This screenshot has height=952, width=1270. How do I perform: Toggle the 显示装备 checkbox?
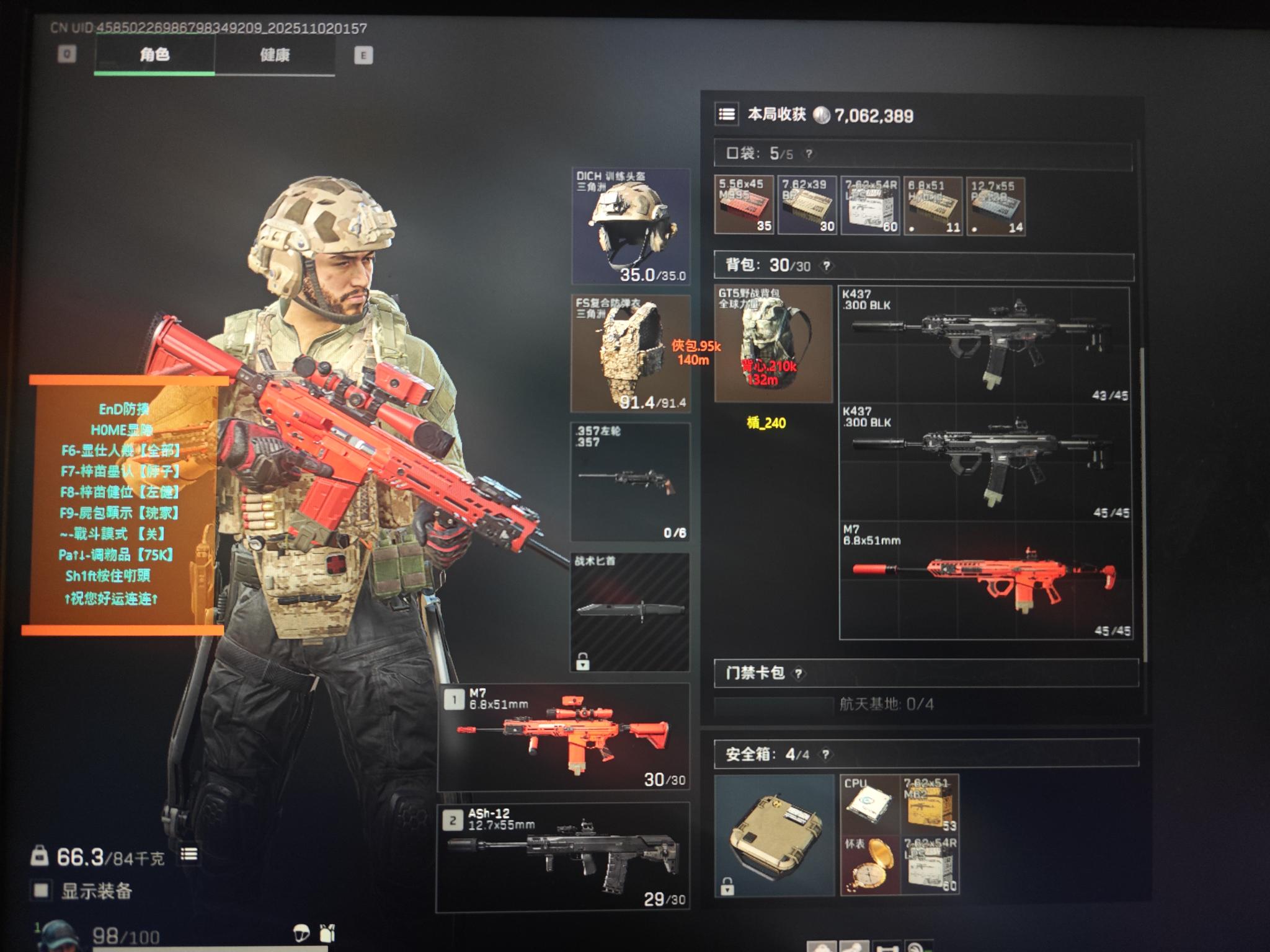pyautogui.click(x=41, y=891)
